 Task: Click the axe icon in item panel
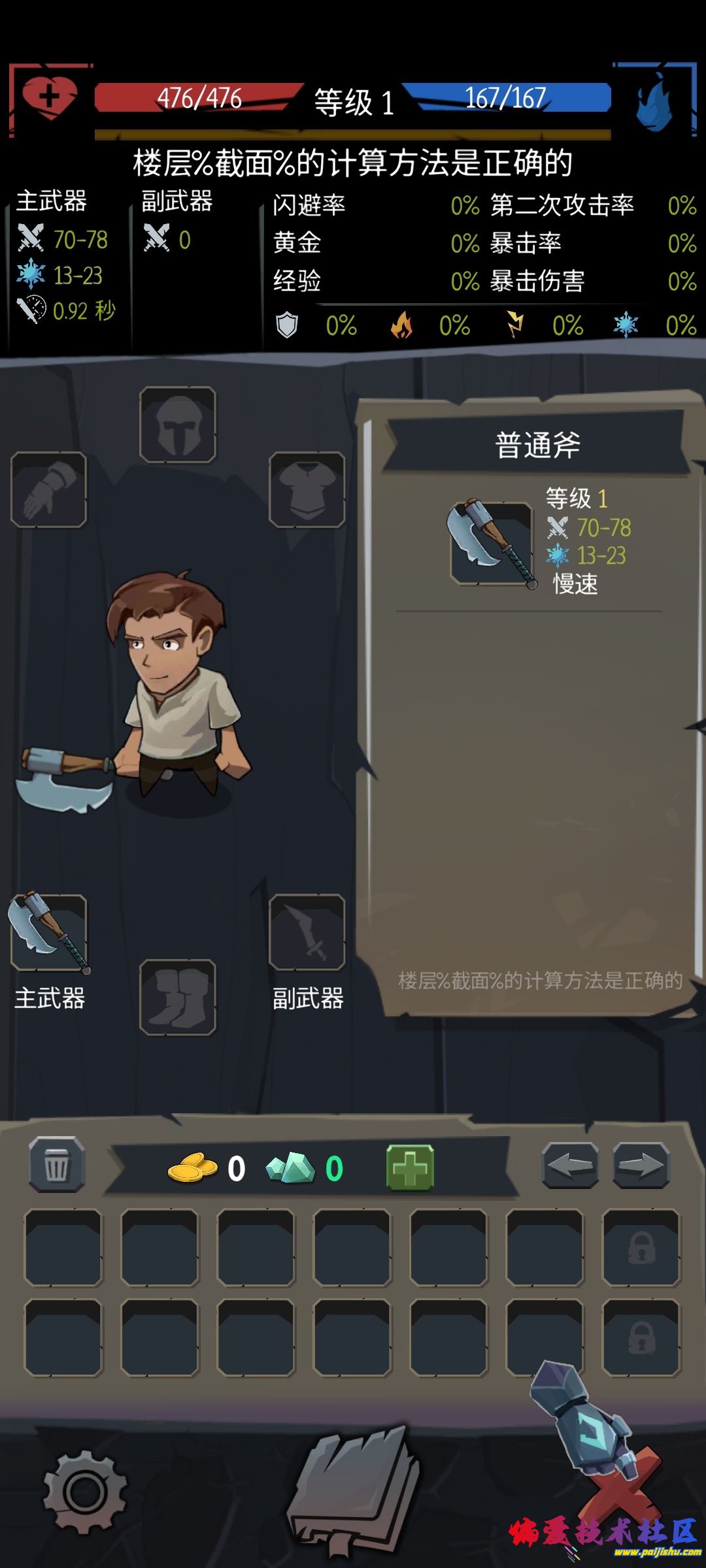[492, 542]
